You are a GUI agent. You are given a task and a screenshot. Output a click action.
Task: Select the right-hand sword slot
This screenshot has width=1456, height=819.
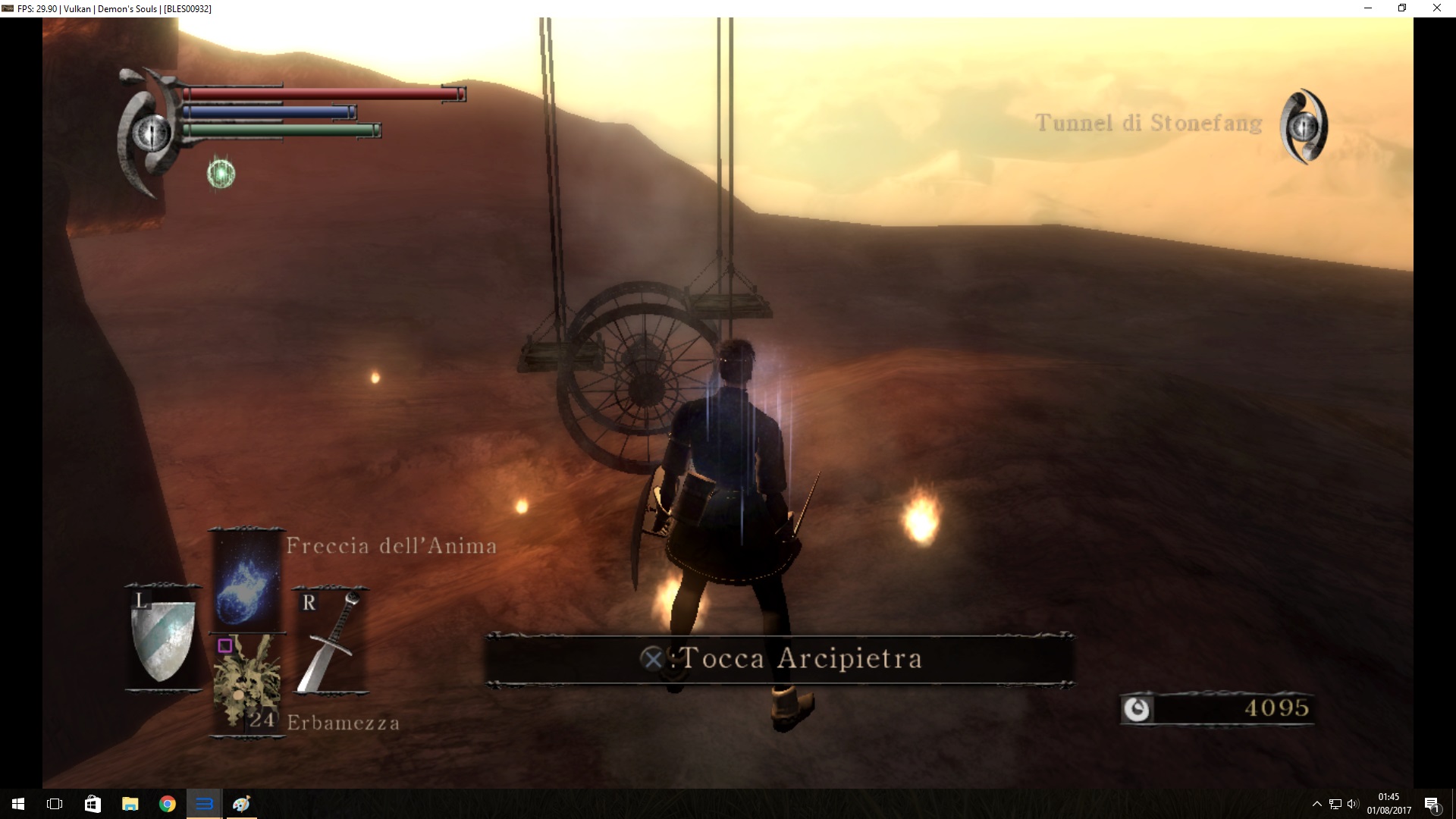click(x=330, y=641)
